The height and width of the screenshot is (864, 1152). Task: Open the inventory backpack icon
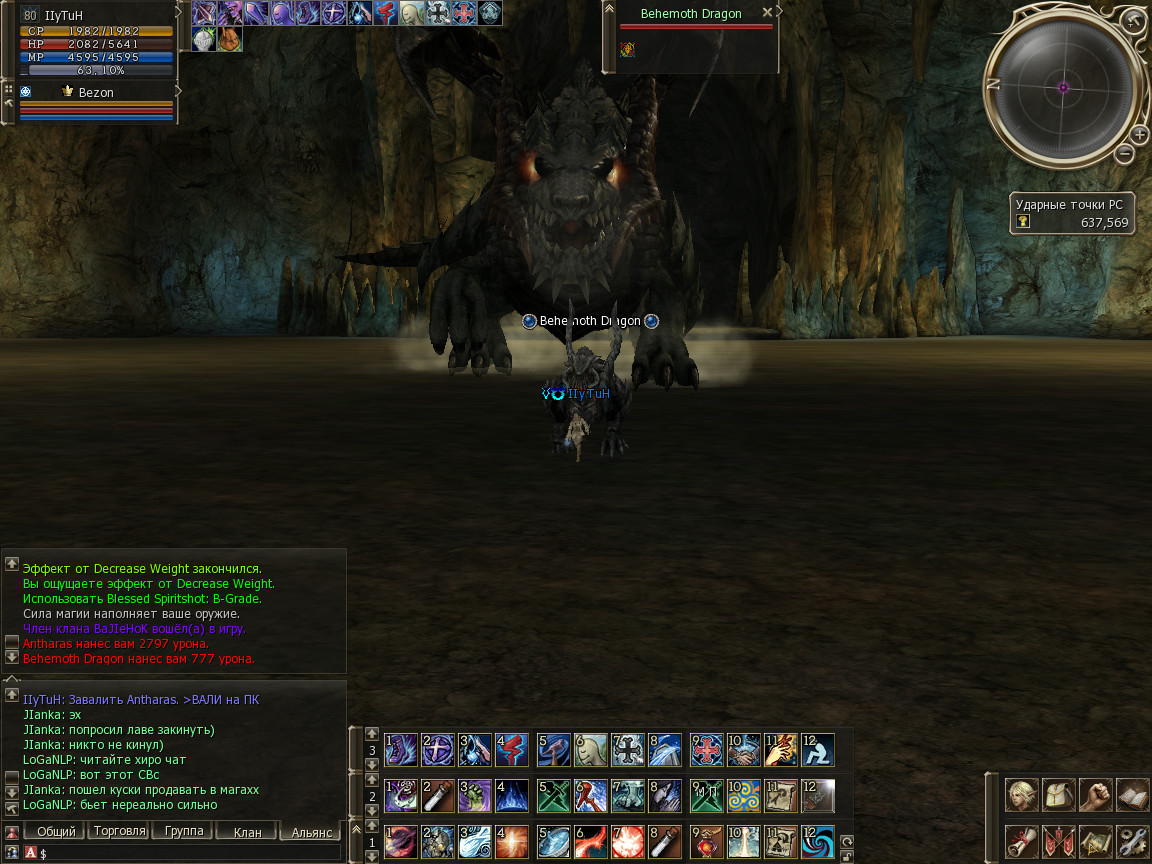[x=1058, y=794]
